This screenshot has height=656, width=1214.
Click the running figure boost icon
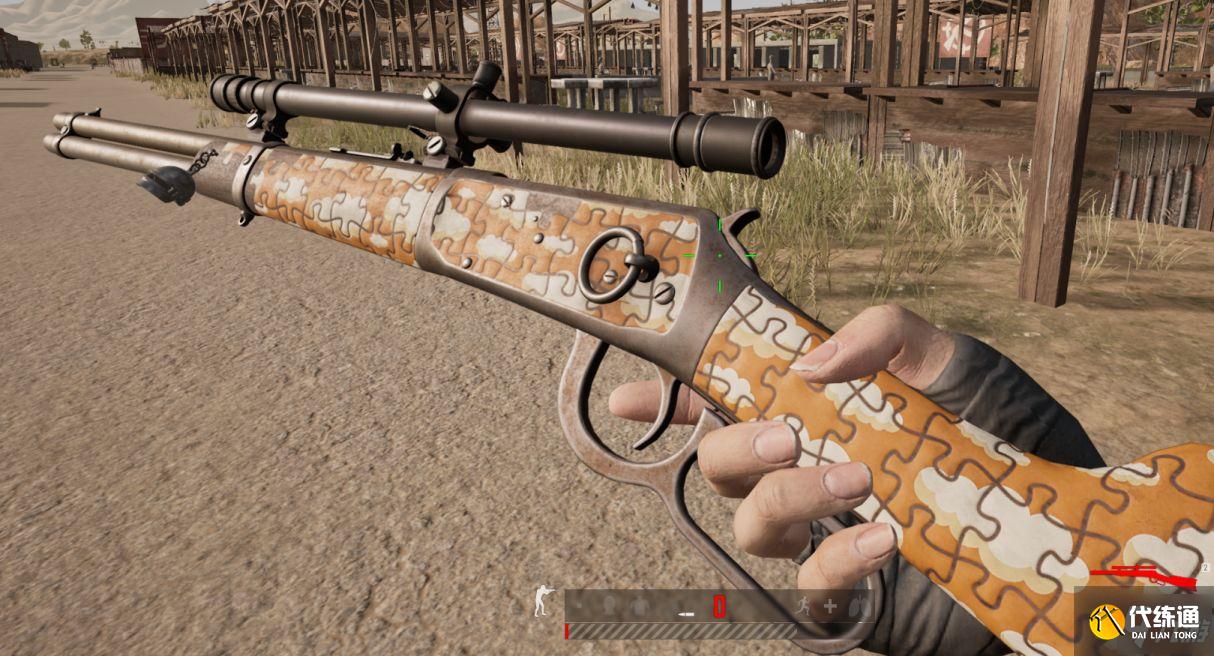click(802, 605)
